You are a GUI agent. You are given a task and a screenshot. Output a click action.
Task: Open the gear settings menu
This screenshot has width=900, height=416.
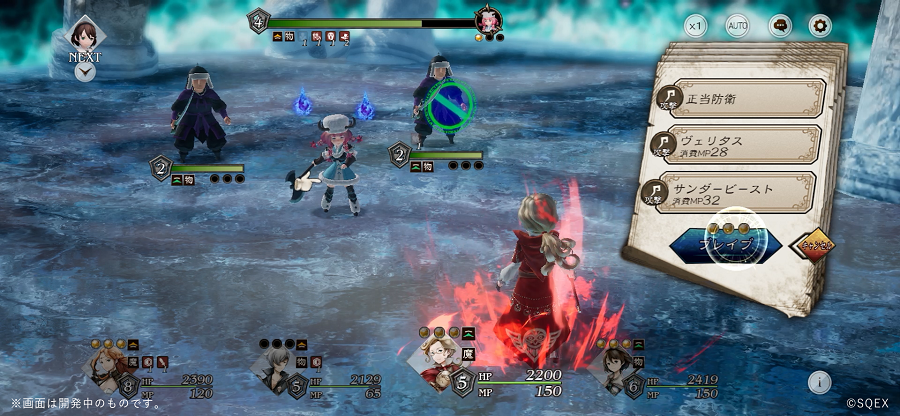[820, 25]
